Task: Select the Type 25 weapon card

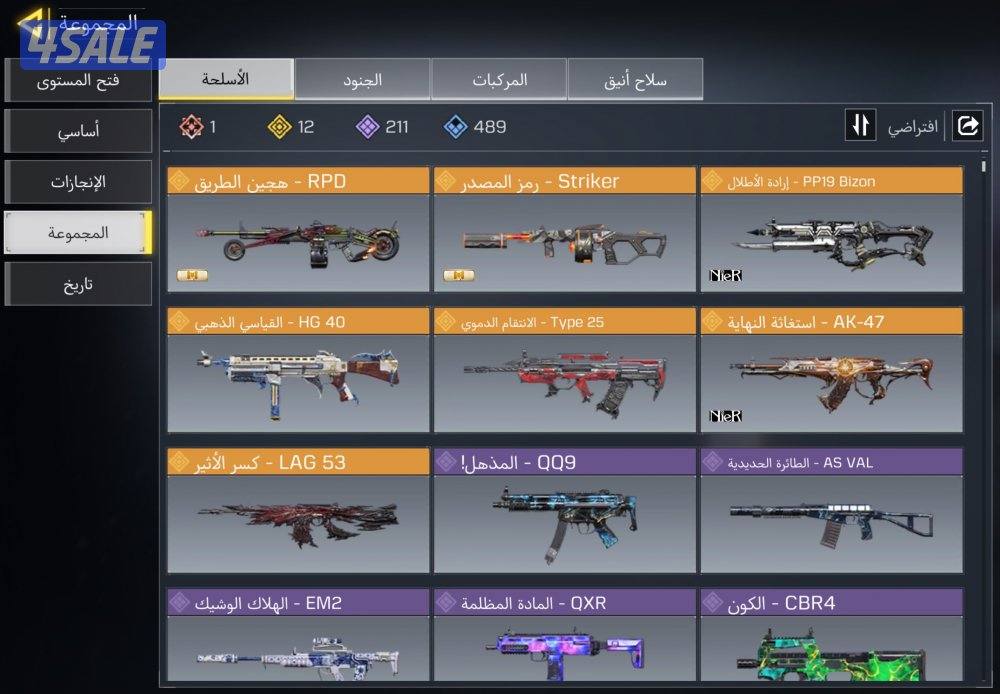Action: [x=564, y=371]
